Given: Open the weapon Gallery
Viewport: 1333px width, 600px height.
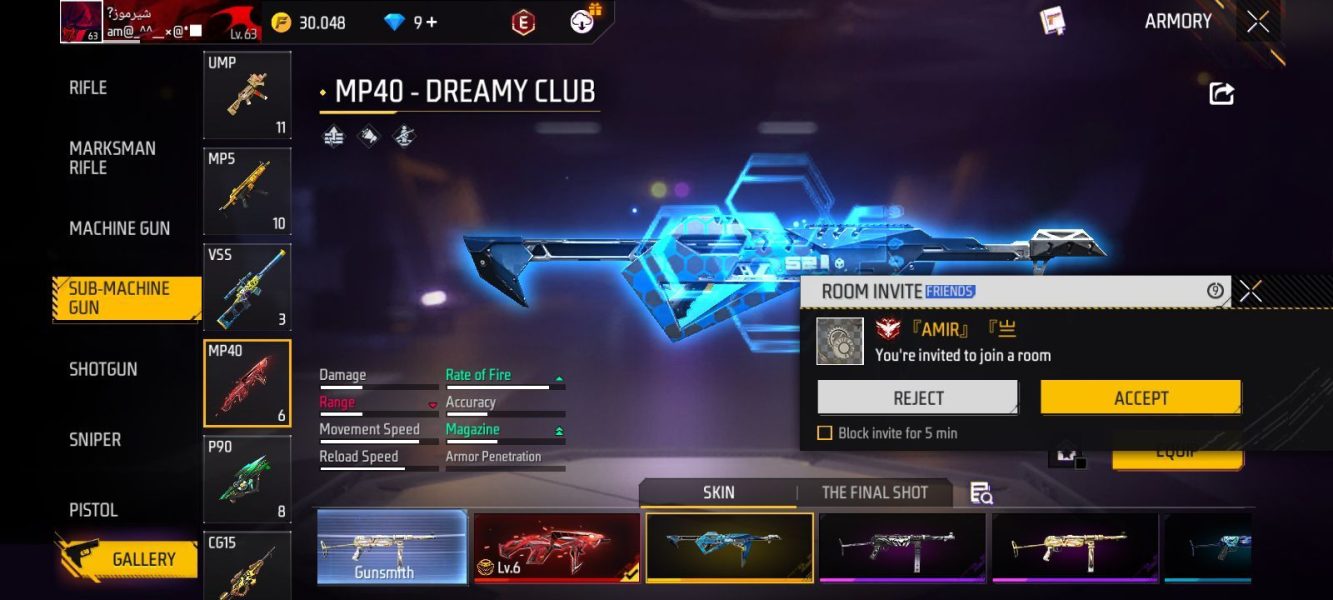Looking at the screenshot, I should point(143,560).
